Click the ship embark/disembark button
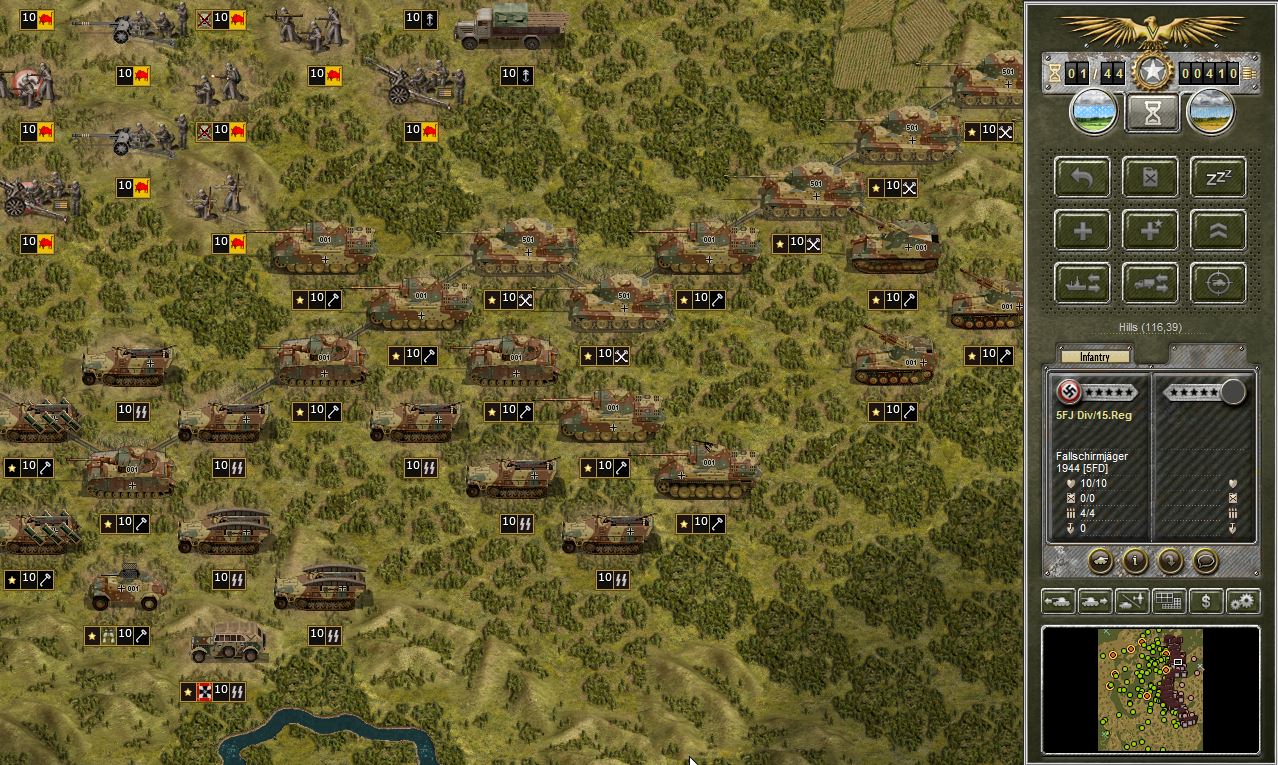Viewport: 1278px width, 765px height. 1083,284
